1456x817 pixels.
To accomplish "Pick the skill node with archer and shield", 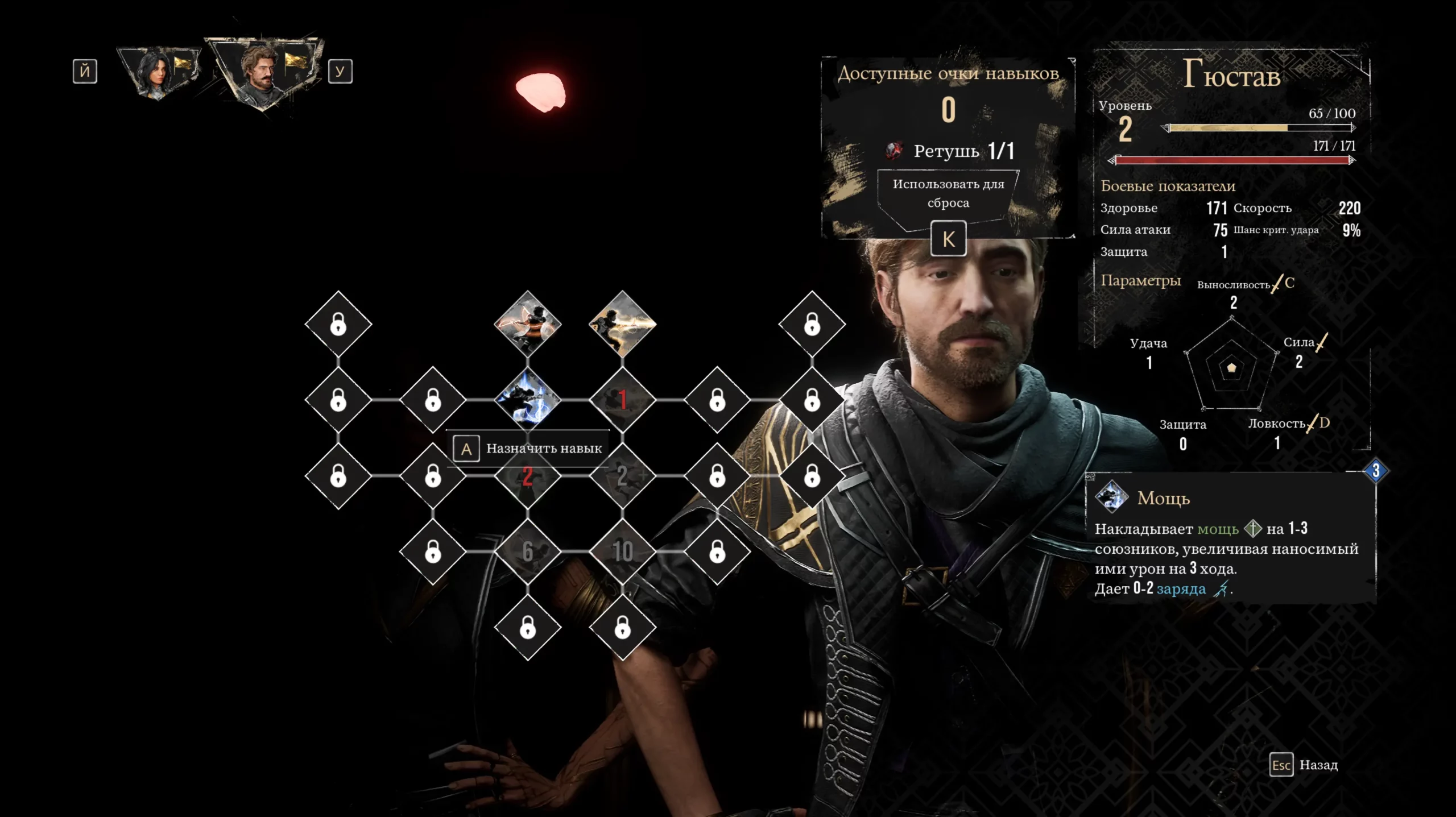I will pyautogui.click(x=528, y=324).
